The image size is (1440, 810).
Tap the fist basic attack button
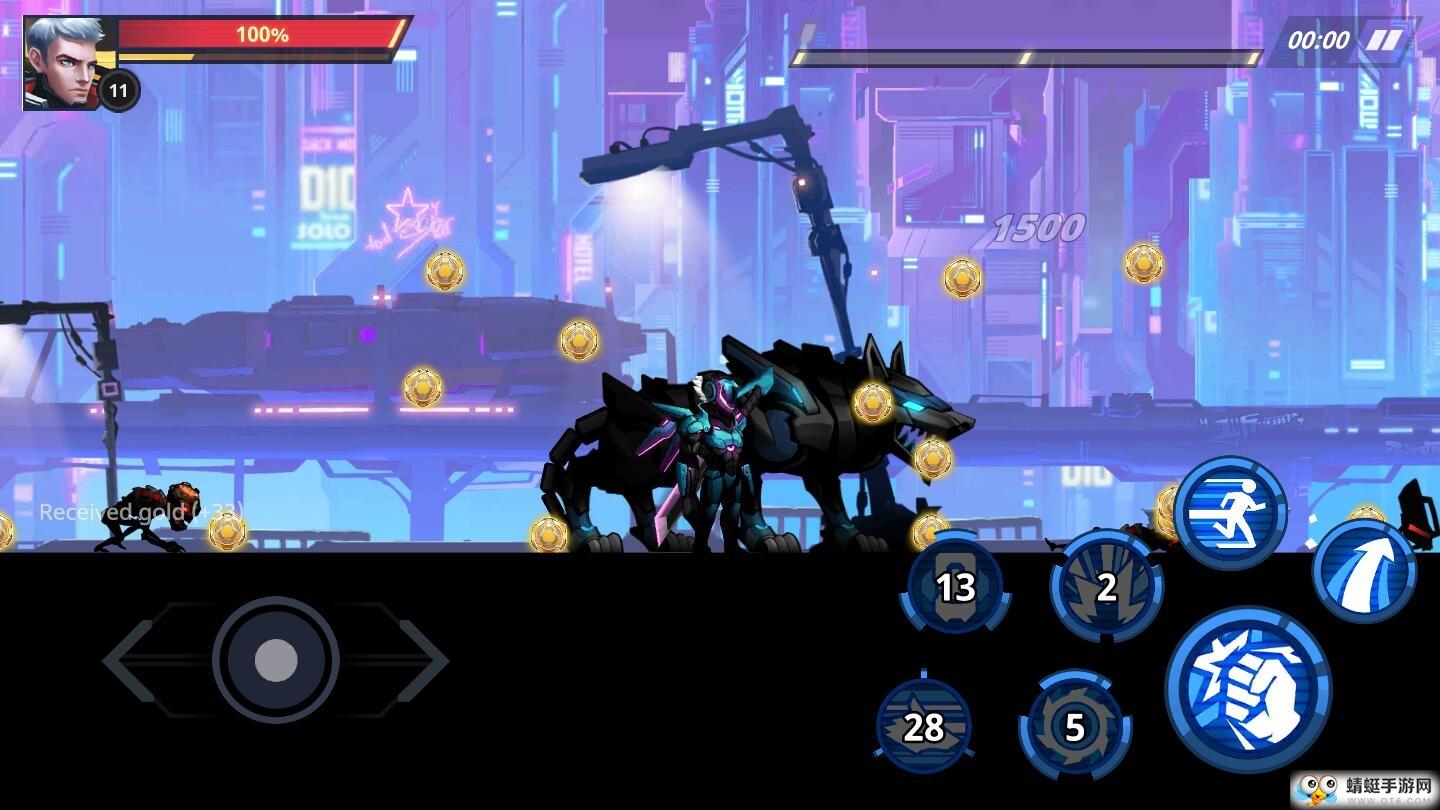click(1248, 688)
